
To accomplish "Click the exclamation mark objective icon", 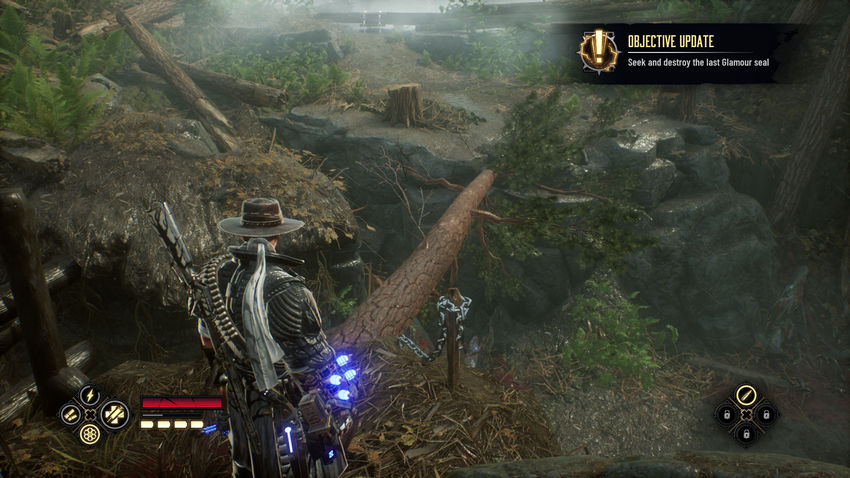I will tap(599, 50).
